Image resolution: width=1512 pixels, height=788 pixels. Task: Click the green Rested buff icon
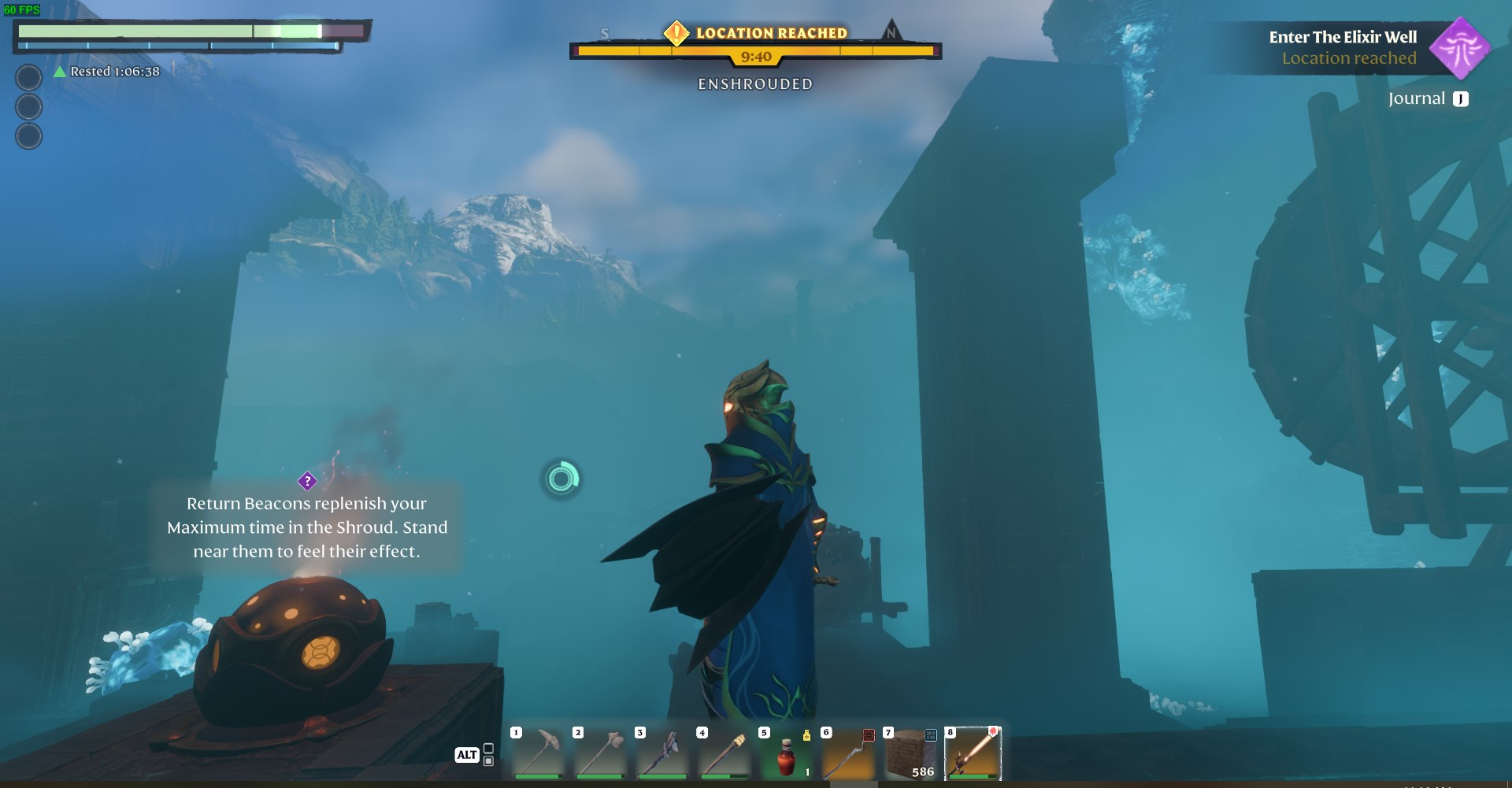[58, 71]
